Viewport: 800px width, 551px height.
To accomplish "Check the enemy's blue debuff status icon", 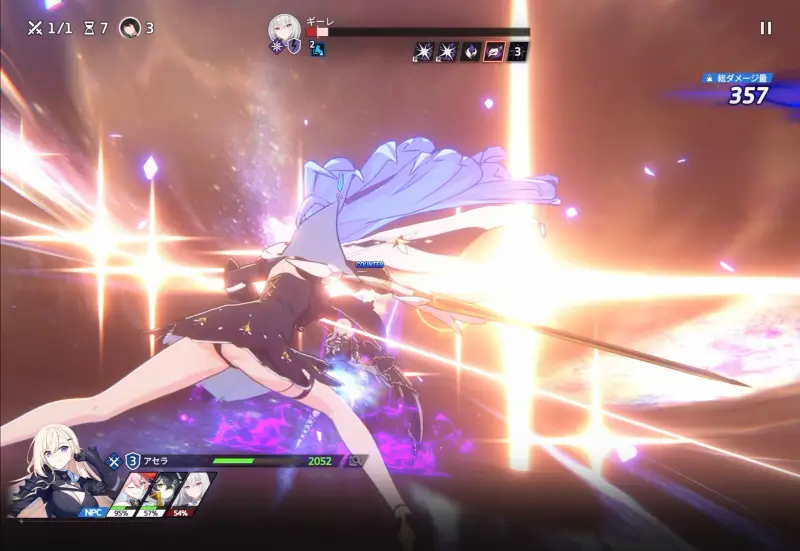I will click(318, 49).
